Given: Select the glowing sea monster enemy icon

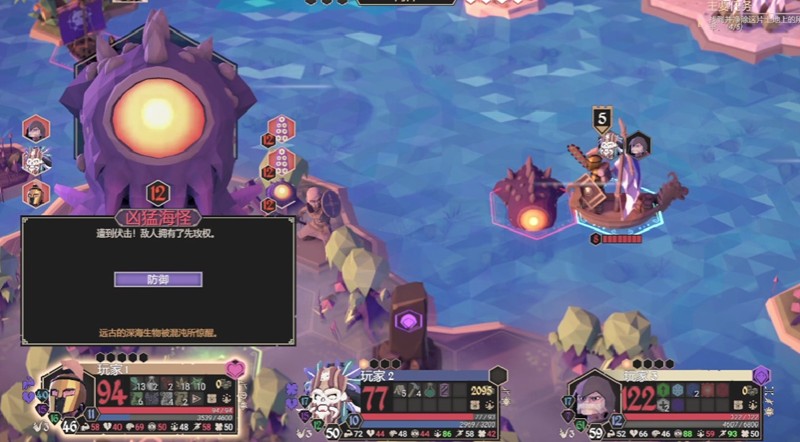Looking at the screenshot, I should point(282,190).
